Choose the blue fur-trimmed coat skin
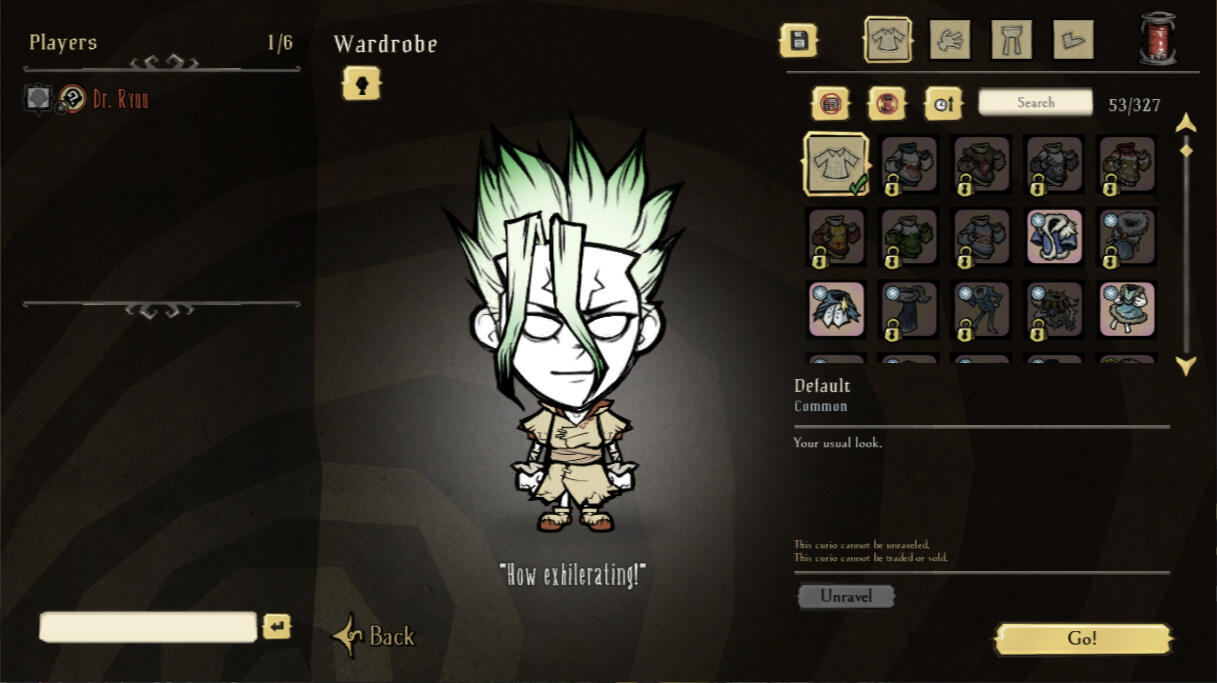 pos(1055,237)
